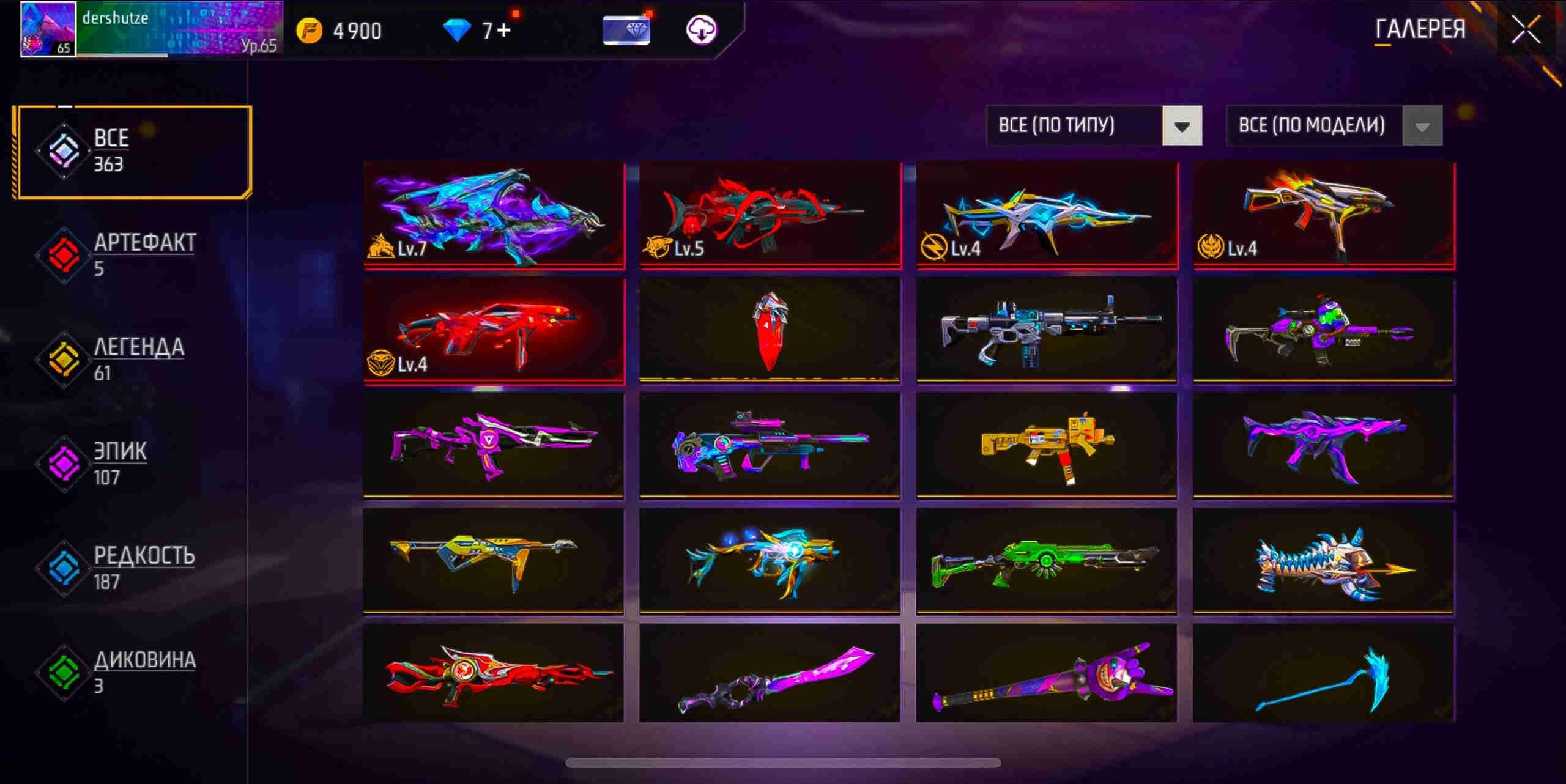Select the yellow cardboard-style SMG skin
The width and height of the screenshot is (1566, 784).
click(1046, 445)
